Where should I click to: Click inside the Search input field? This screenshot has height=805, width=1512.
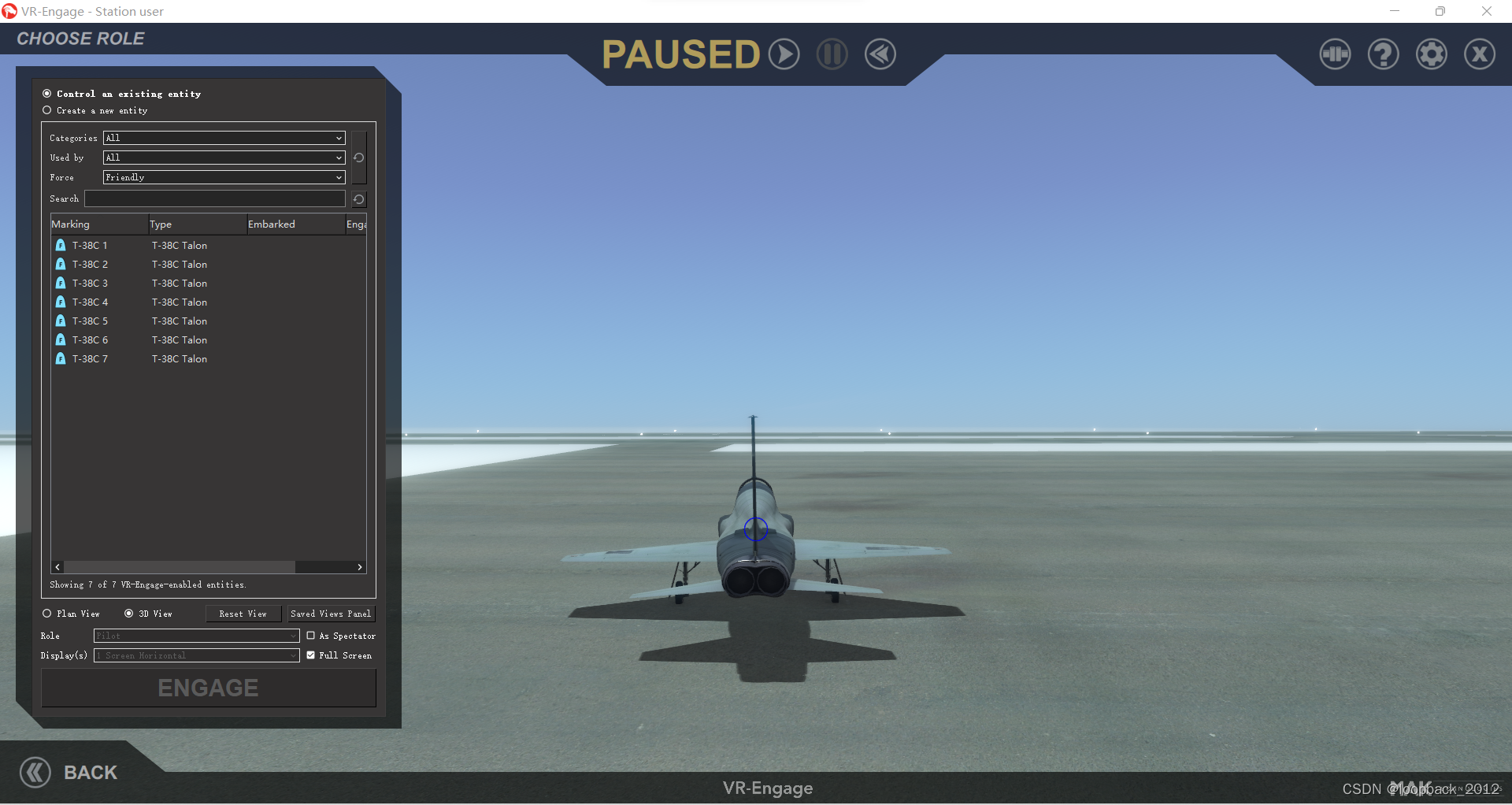click(214, 198)
